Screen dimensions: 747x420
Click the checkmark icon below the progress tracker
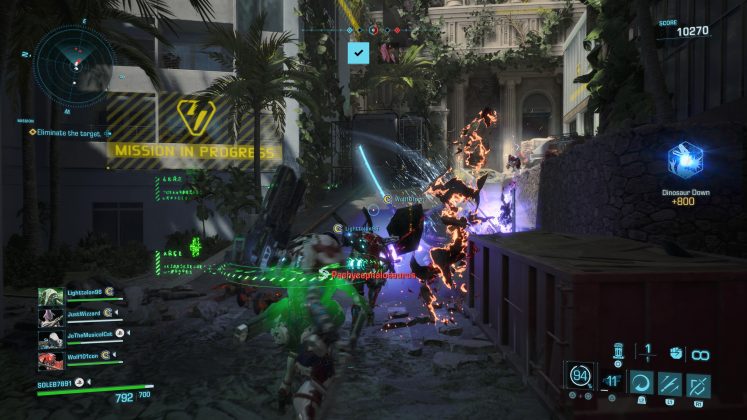point(358,53)
